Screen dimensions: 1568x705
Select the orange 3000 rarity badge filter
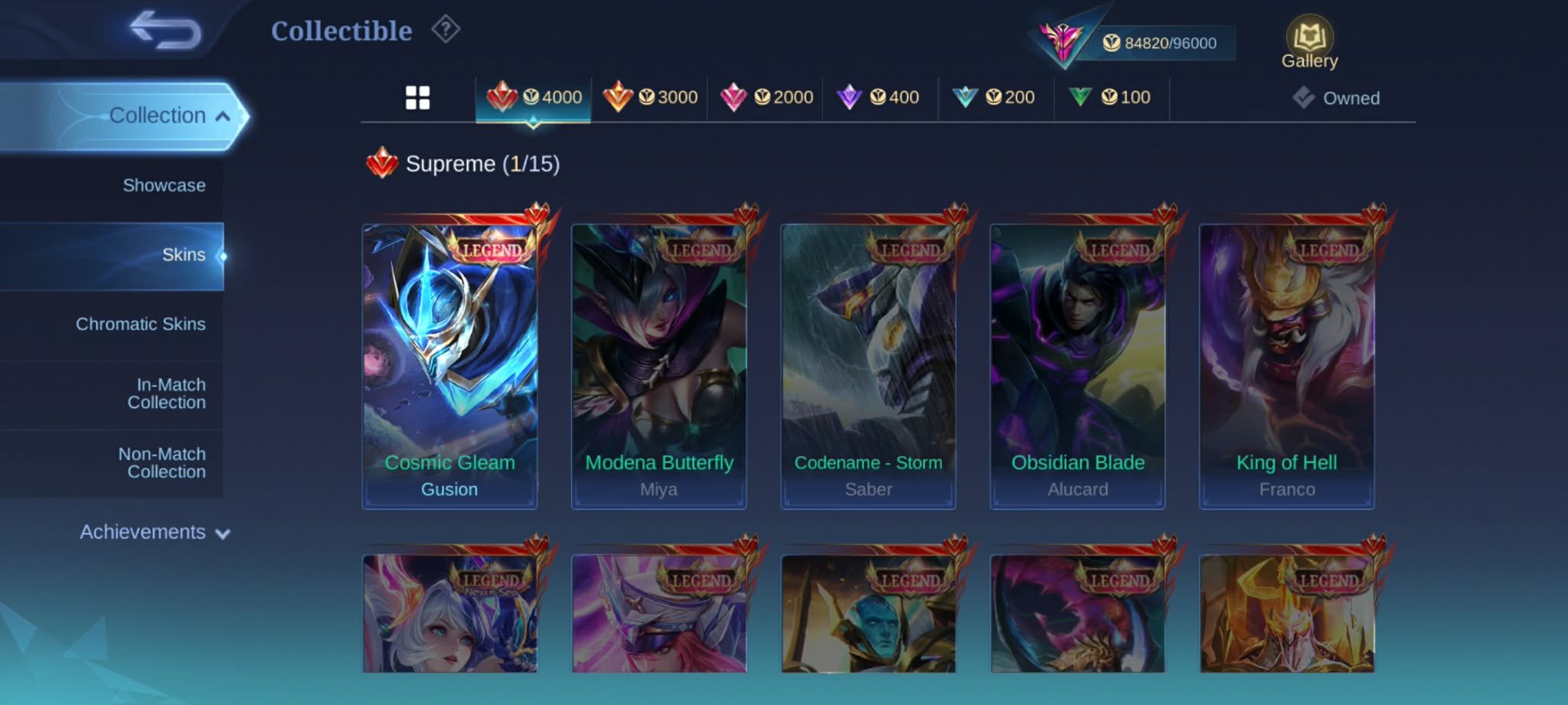pos(652,96)
